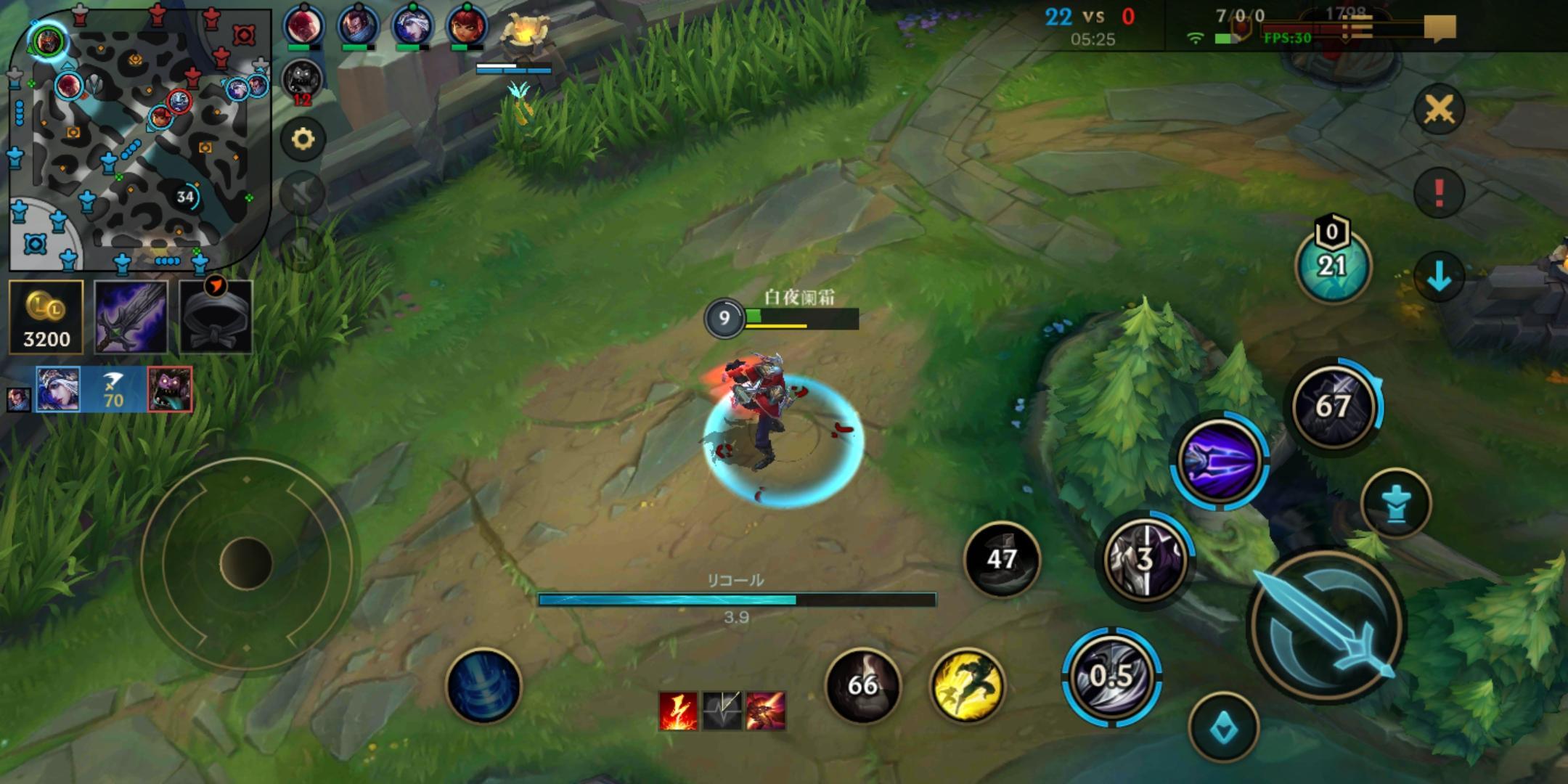
Task: Use the item active showing 47
Action: pyautogui.click(x=1002, y=559)
